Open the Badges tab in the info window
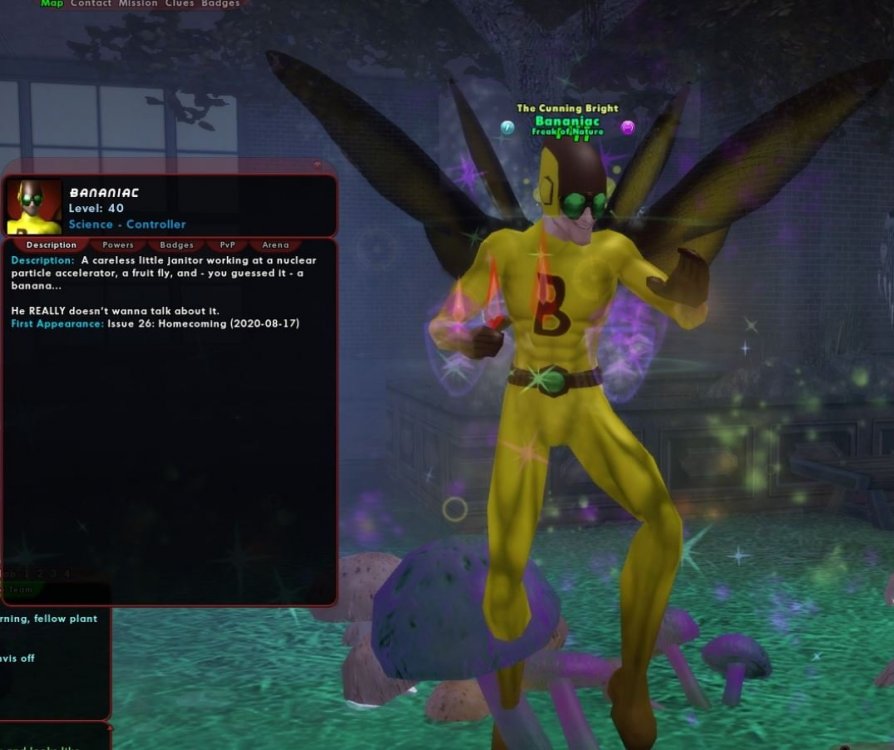894x750 pixels. pos(177,245)
